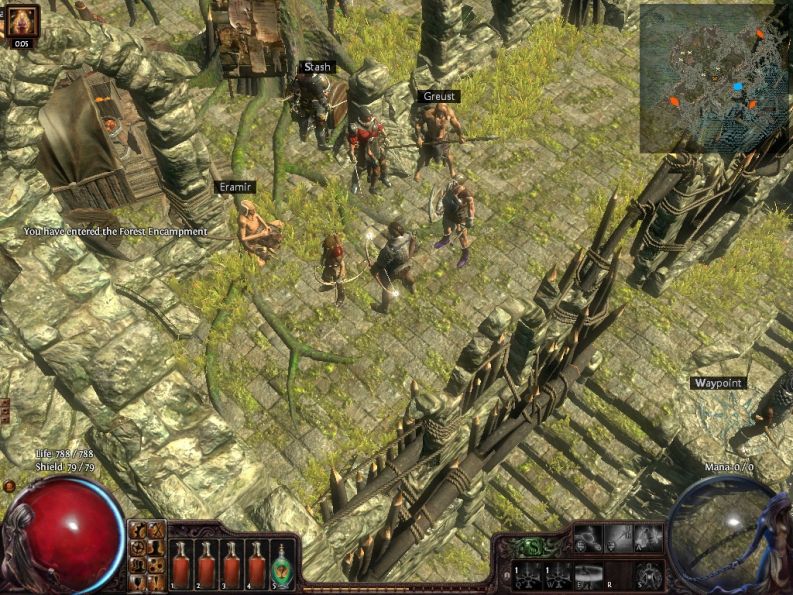Viewport: 793px width, 595px height.
Task: Click the buff icon with 0:05 timer
Action: click(x=22, y=21)
